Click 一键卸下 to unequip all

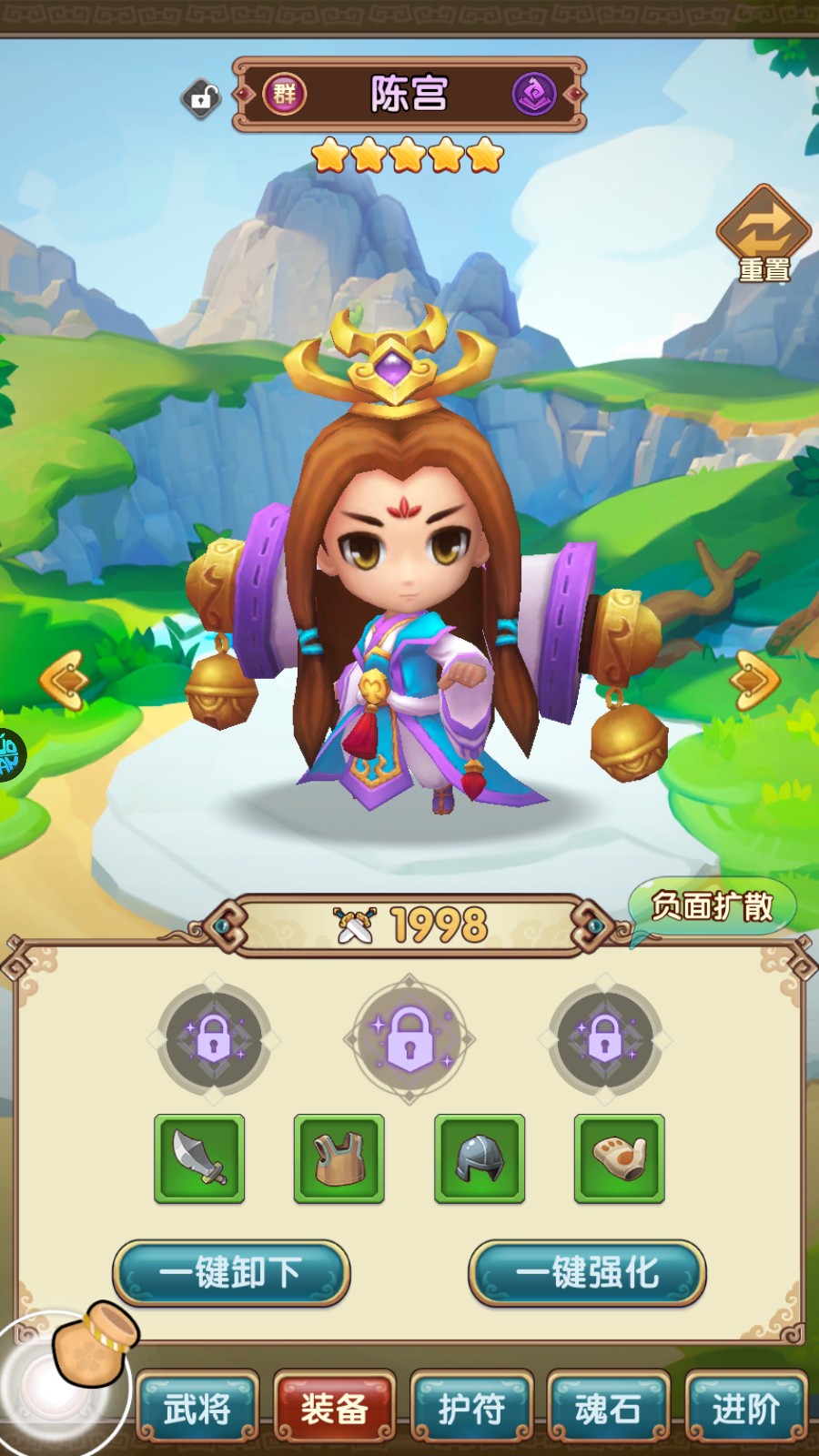tap(231, 1272)
